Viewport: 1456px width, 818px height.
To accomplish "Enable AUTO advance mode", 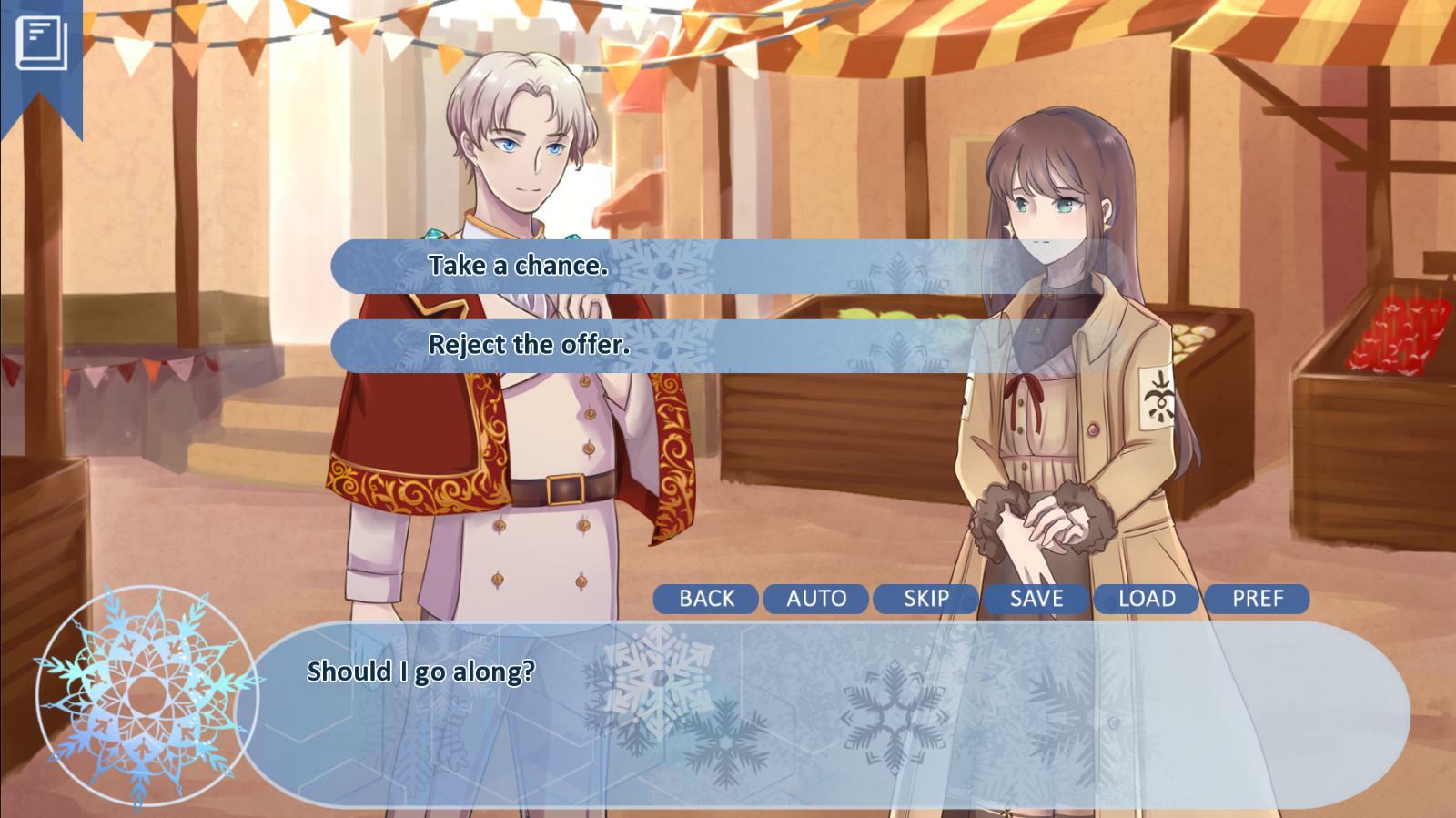I will 817,599.
